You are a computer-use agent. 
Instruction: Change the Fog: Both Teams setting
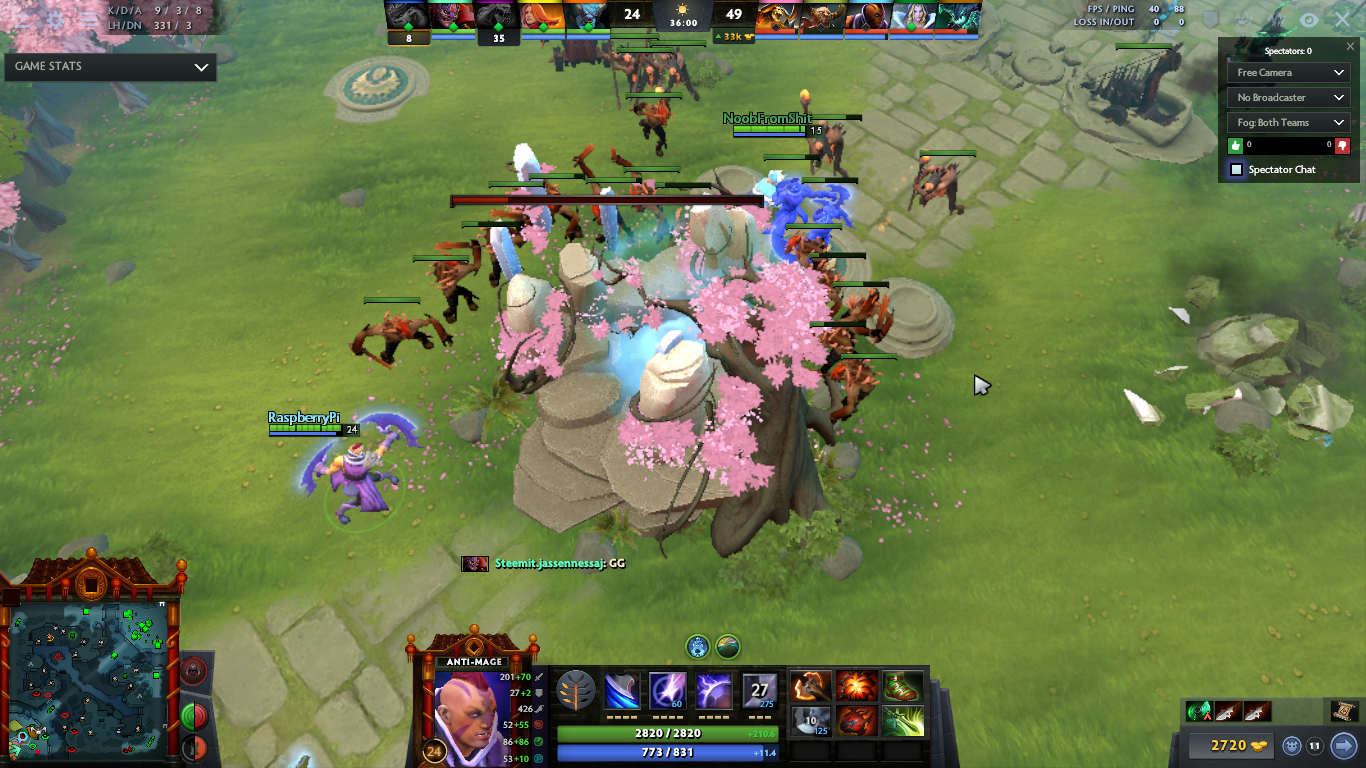[x=1288, y=123]
